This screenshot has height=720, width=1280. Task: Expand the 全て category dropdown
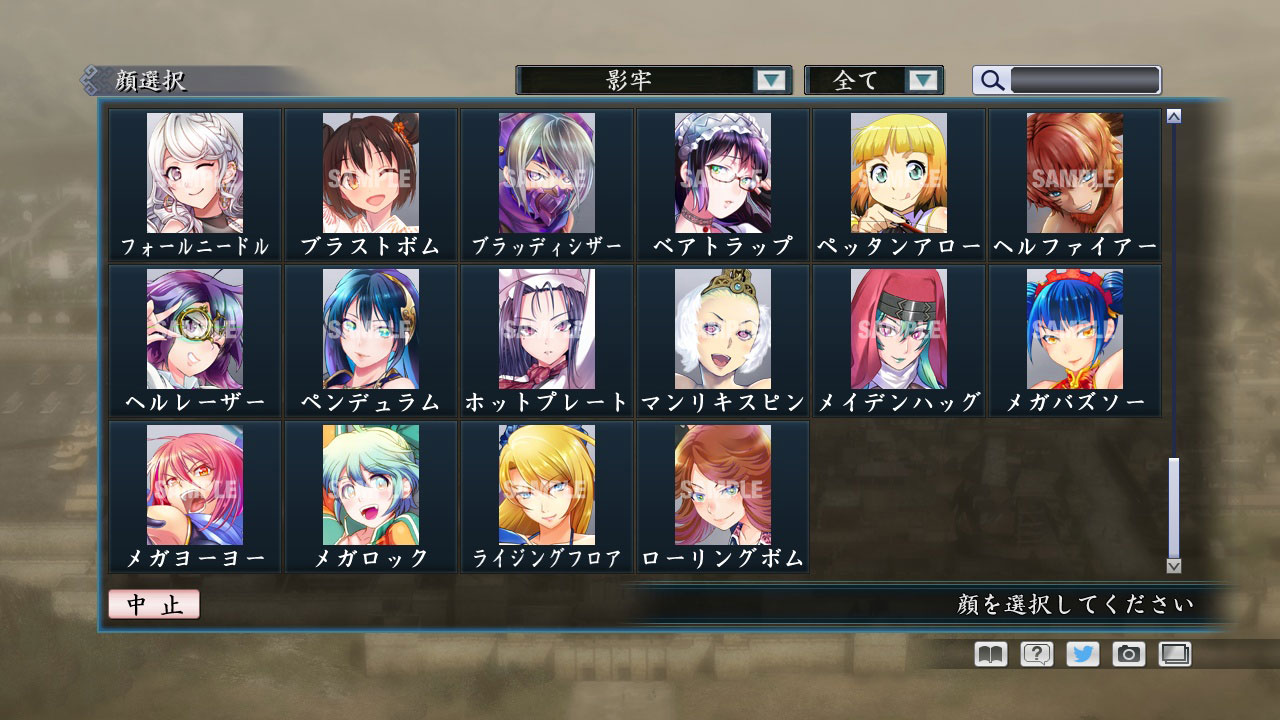click(874, 79)
